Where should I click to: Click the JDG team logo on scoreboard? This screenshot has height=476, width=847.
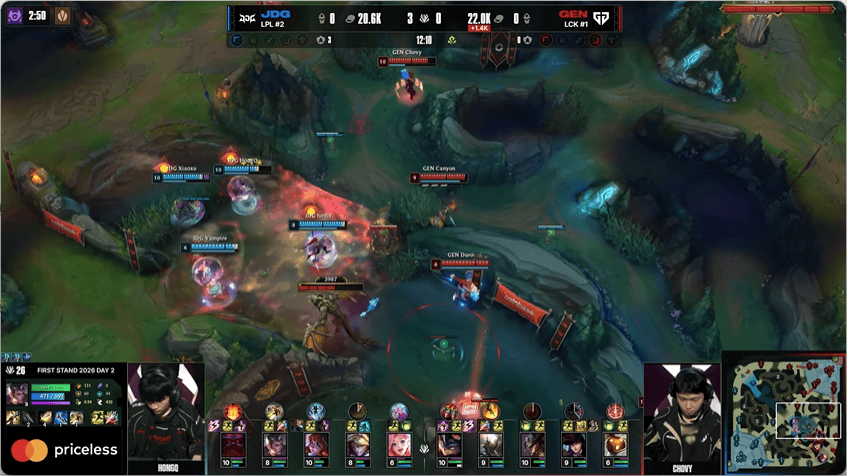tap(243, 17)
